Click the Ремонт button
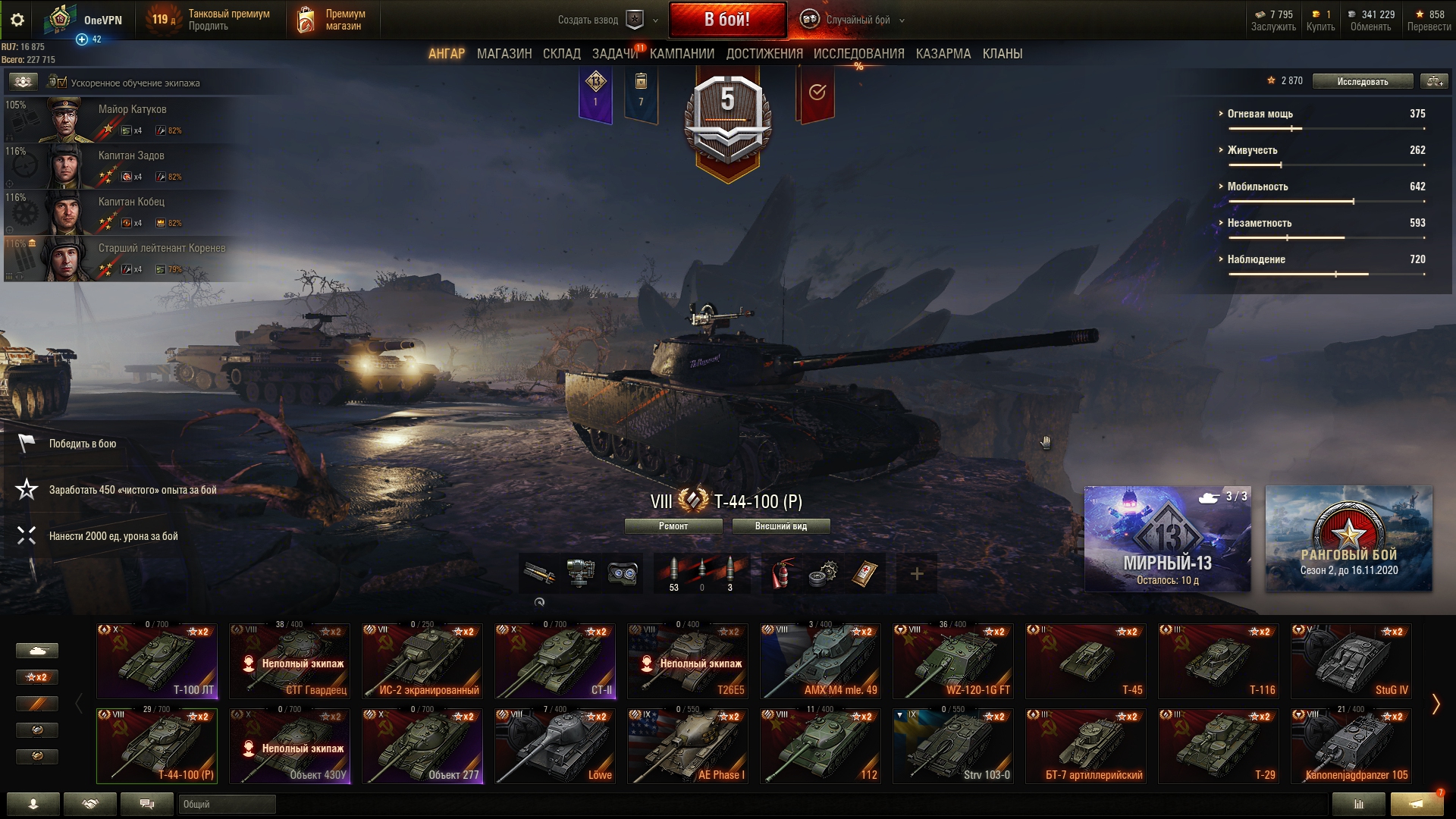Screen dimensions: 1456x819 pos(673,526)
